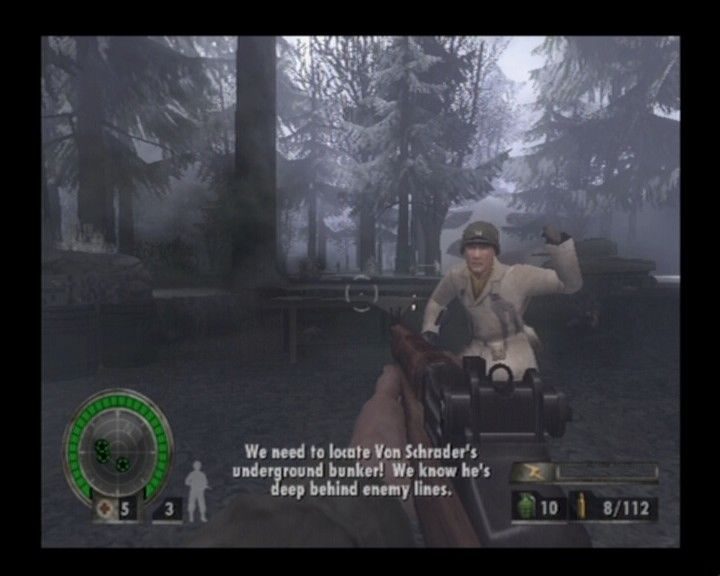Viewport: 720px width, 576px height.
Task: Click the rifle bullet ammo icon
Action: 579,507
